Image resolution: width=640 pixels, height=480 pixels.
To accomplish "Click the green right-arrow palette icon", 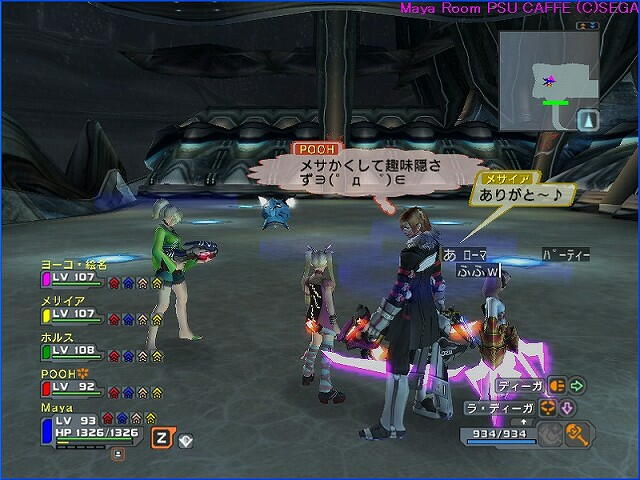I will [x=577, y=384].
